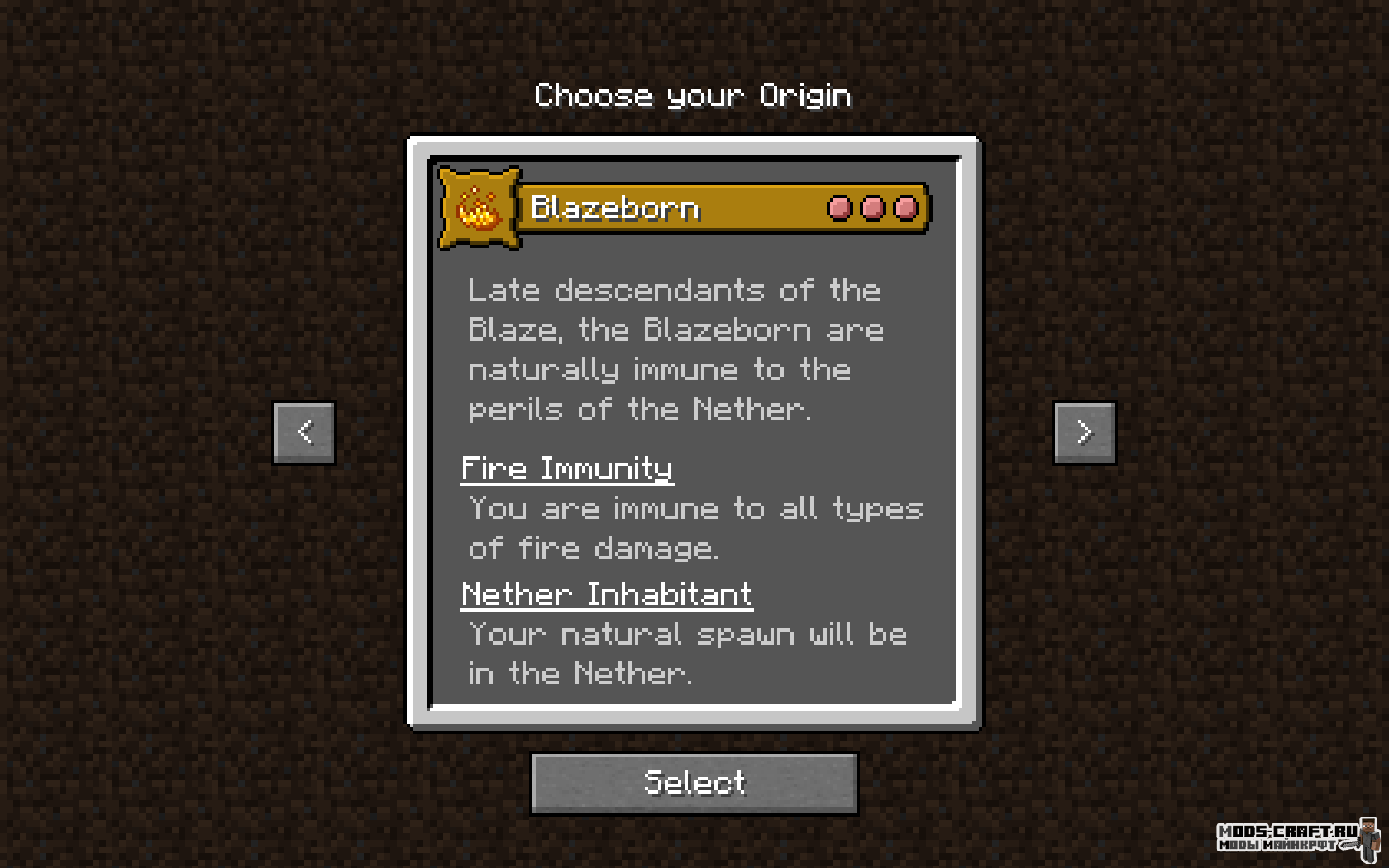
Task: Go to the previous origin
Action: coord(304,432)
